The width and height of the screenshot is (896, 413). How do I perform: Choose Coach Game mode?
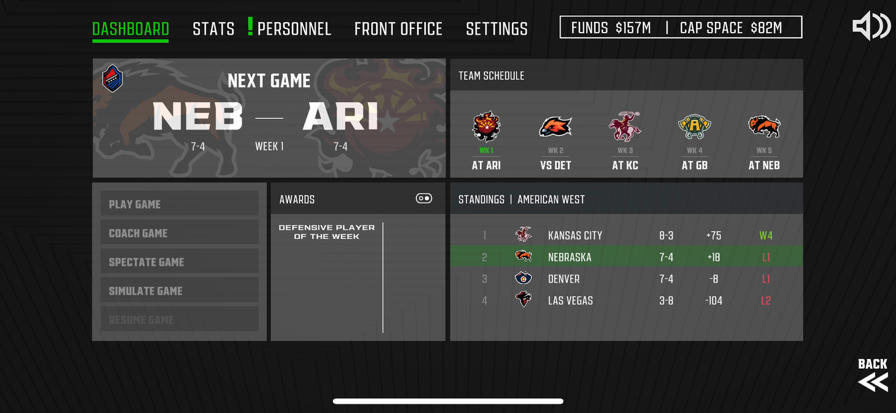coord(179,233)
